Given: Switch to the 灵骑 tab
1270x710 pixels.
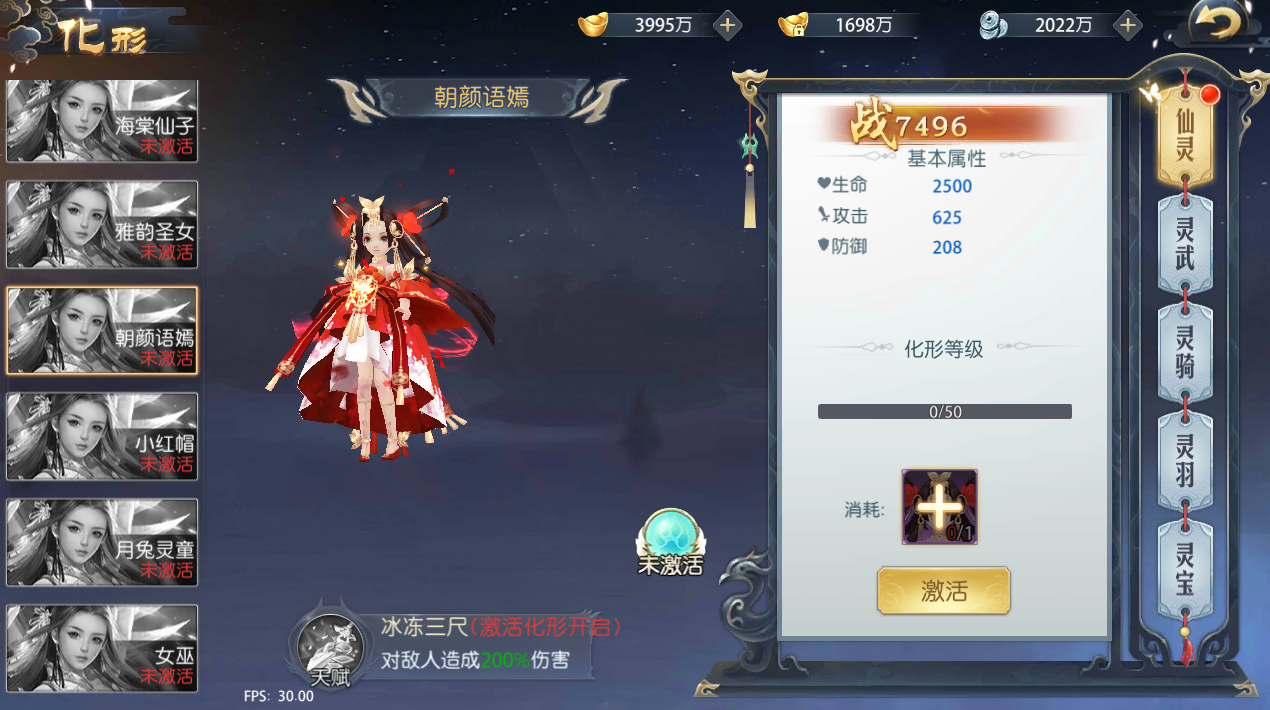Looking at the screenshot, I should click(1185, 352).
